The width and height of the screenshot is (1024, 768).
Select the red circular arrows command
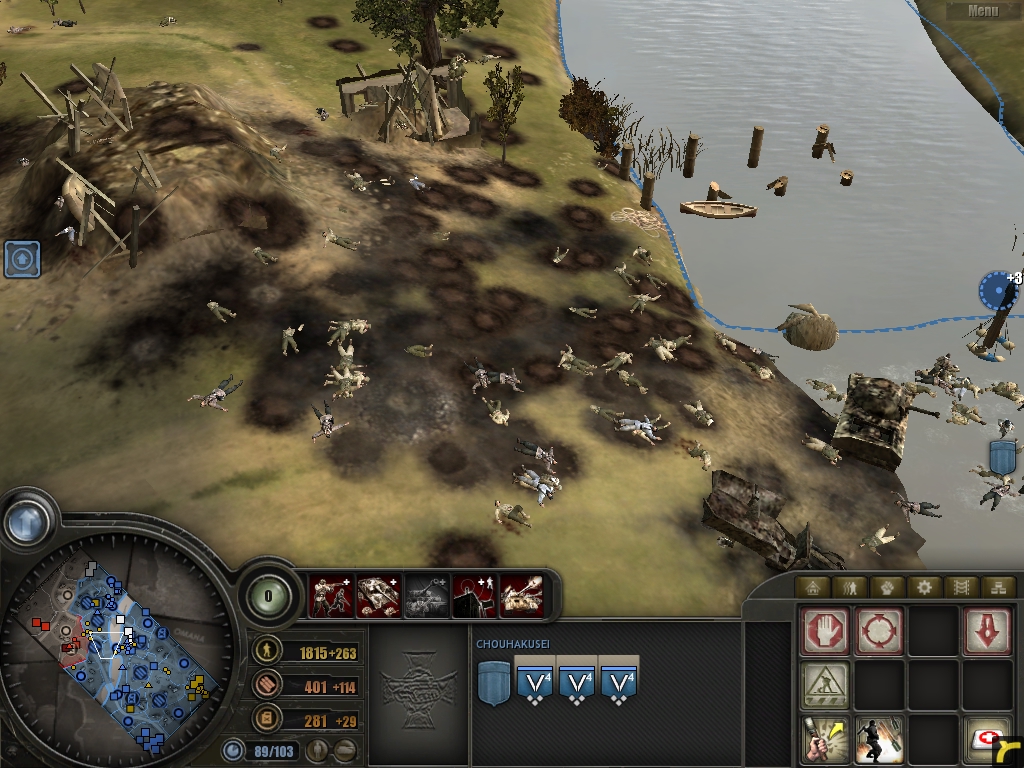(x=879, y=632)
